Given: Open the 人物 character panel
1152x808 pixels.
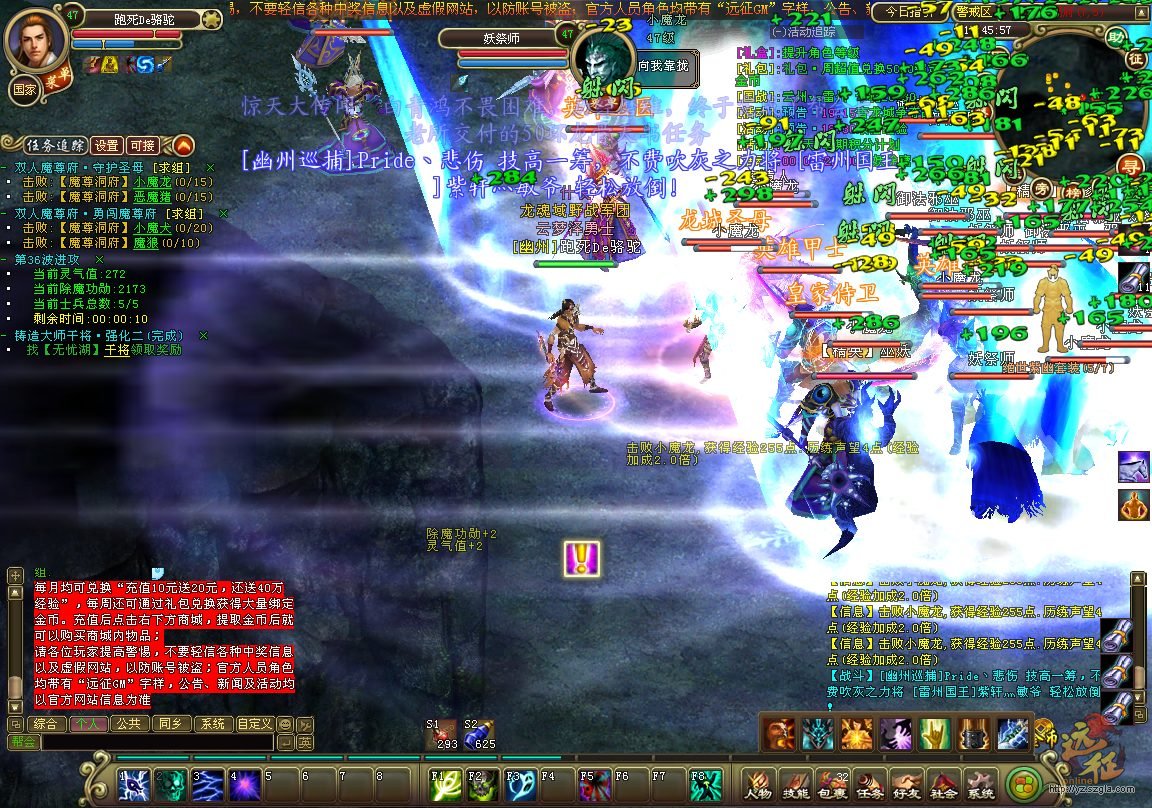Looking at the screenshot, I should (758, 784).
